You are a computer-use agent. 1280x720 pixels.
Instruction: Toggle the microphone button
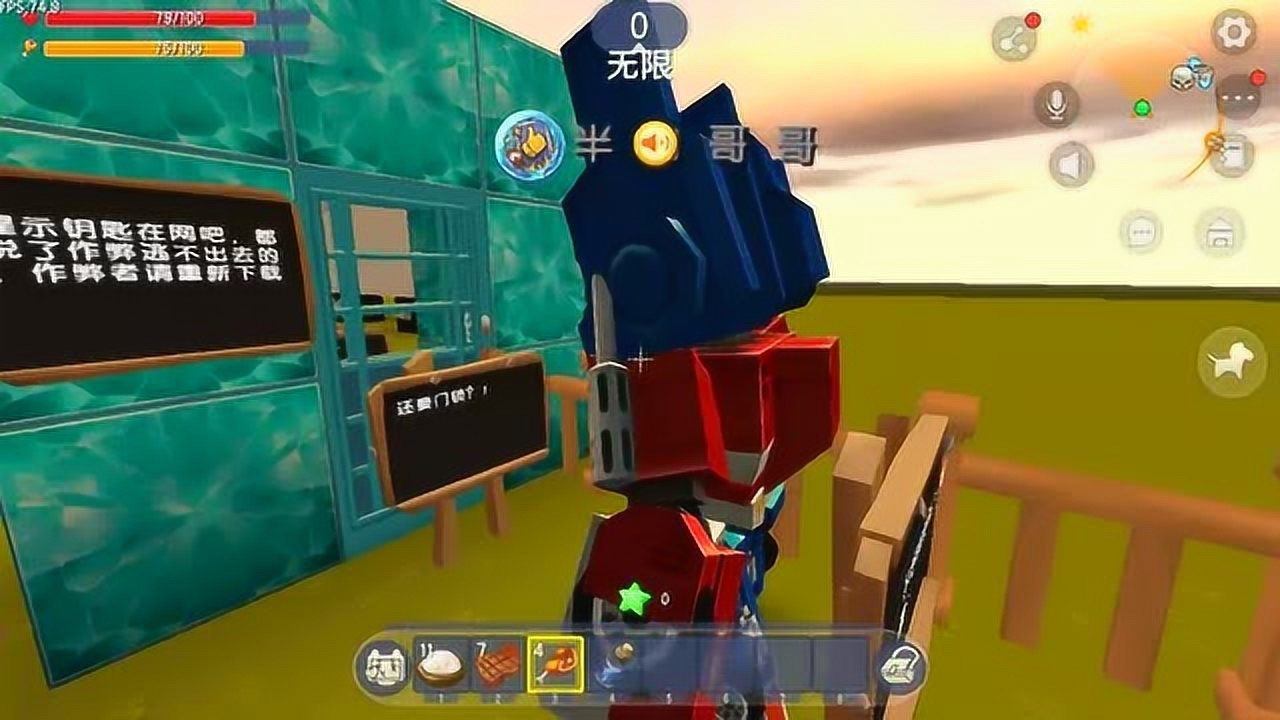(1056, 104)
